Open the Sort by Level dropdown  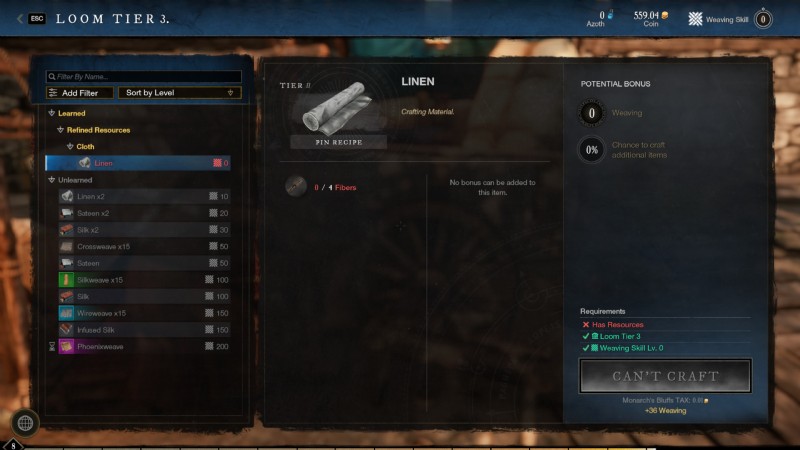tap(180, 93)
